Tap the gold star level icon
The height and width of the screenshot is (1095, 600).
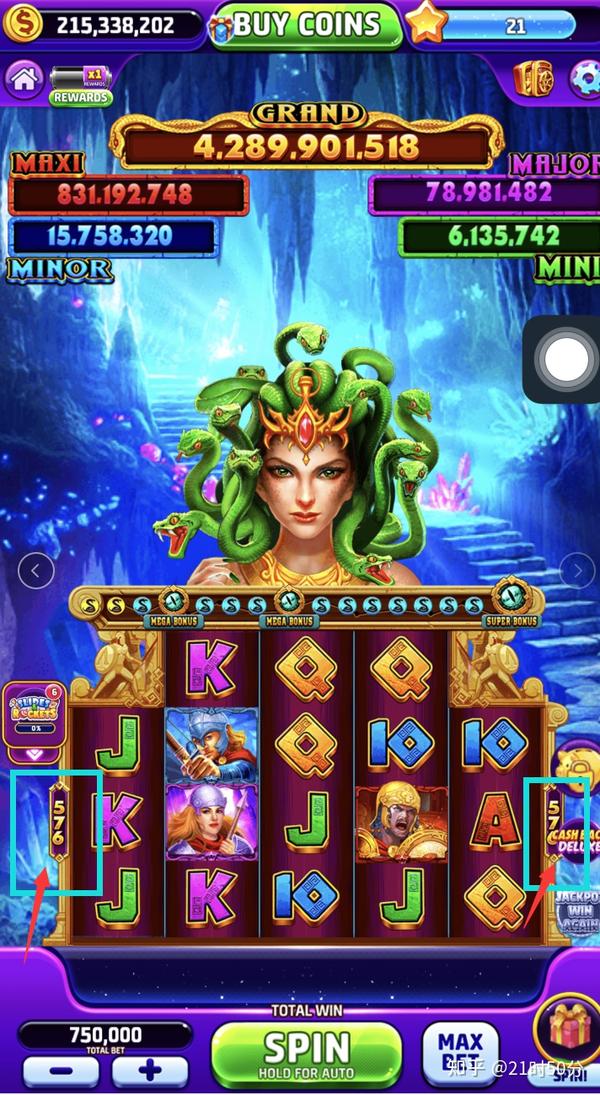426,24
